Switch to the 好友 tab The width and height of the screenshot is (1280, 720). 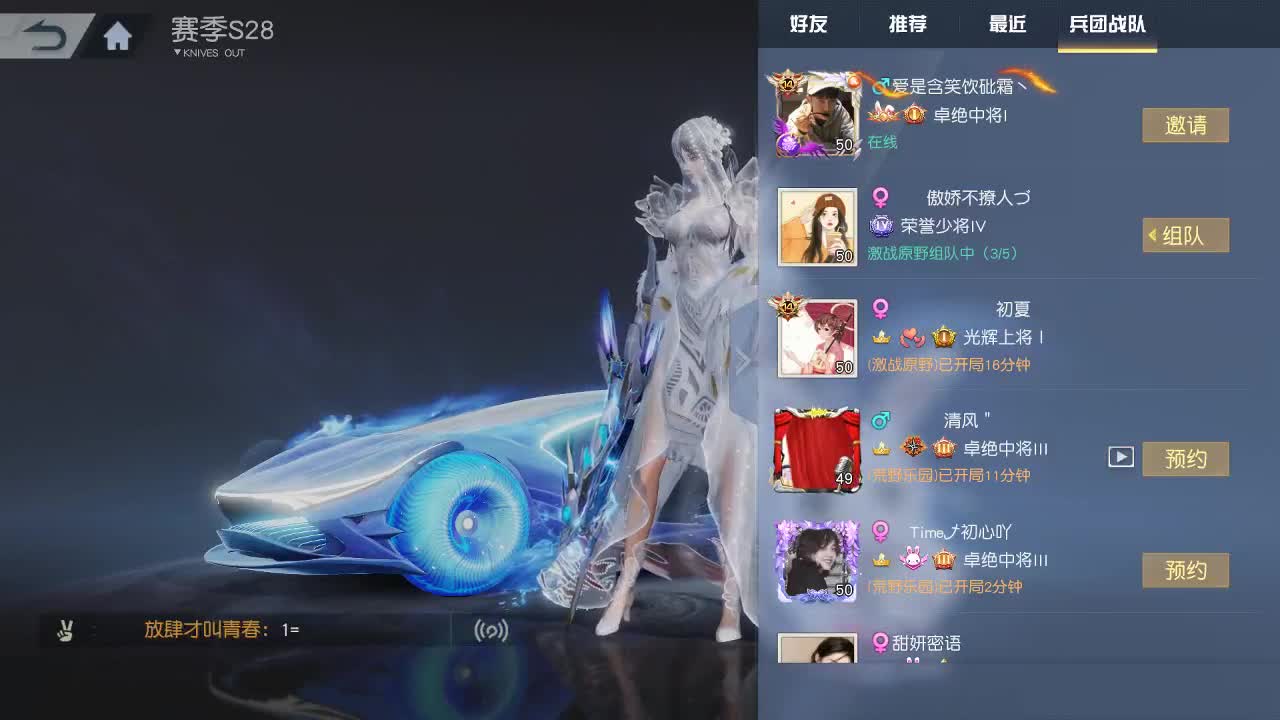tap(807, 25)
